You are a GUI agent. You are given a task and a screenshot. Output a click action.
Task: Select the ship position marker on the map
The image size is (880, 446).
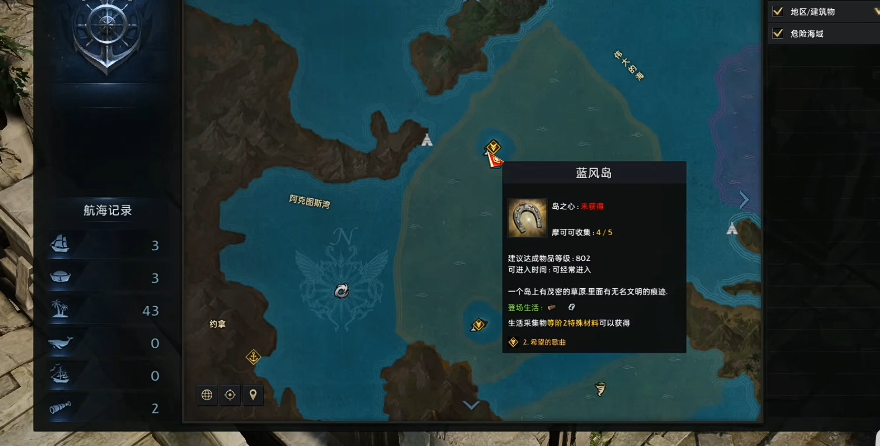point(342,290)
